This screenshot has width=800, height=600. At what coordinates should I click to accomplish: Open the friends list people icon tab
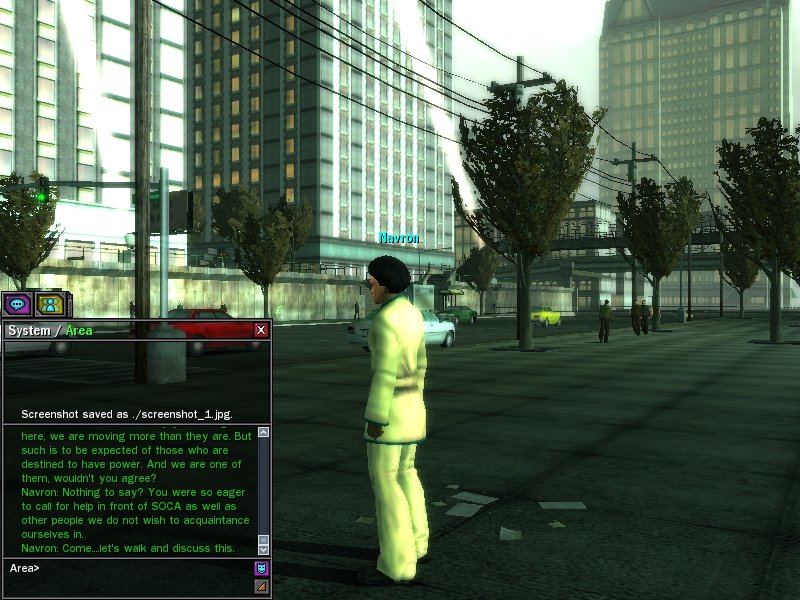49,305
